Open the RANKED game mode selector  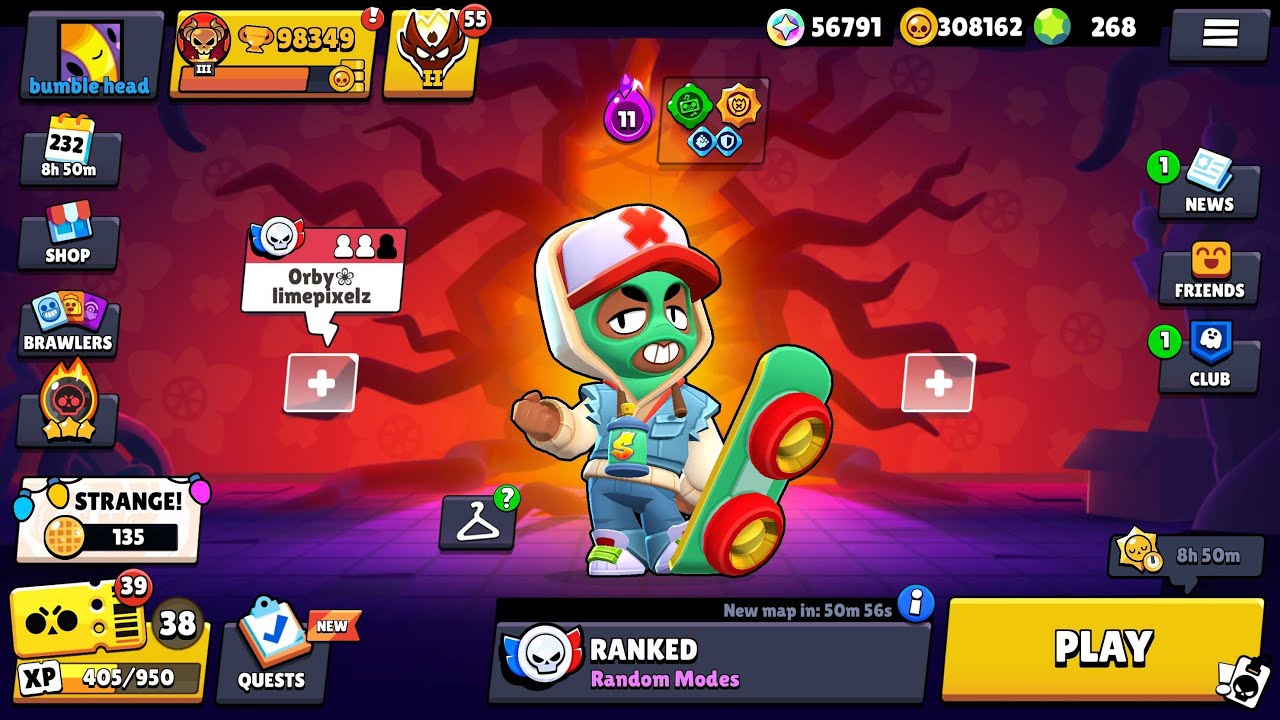pyautogui.click(x=709, y=662)
